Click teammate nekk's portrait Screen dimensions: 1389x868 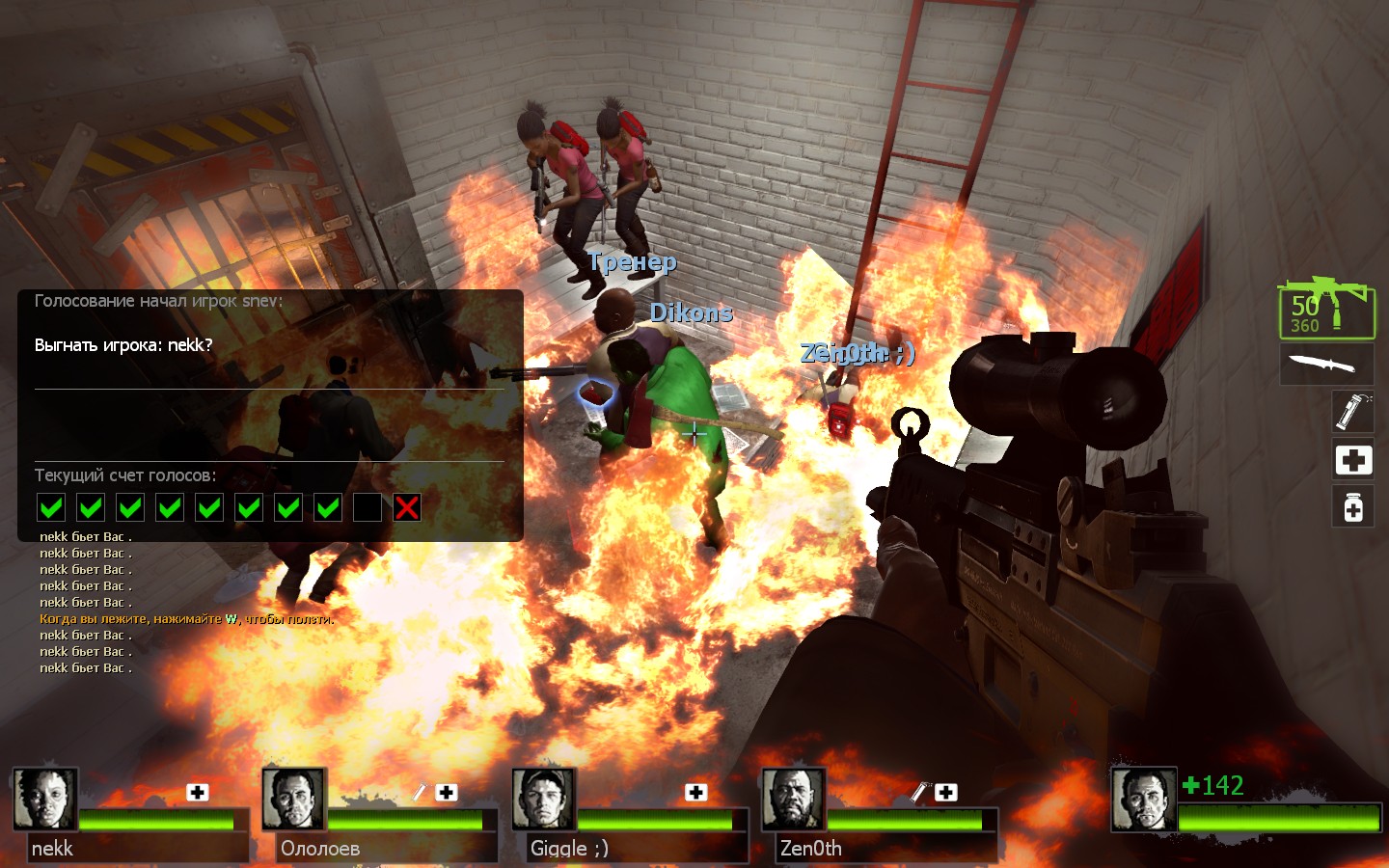click(45, 799)
